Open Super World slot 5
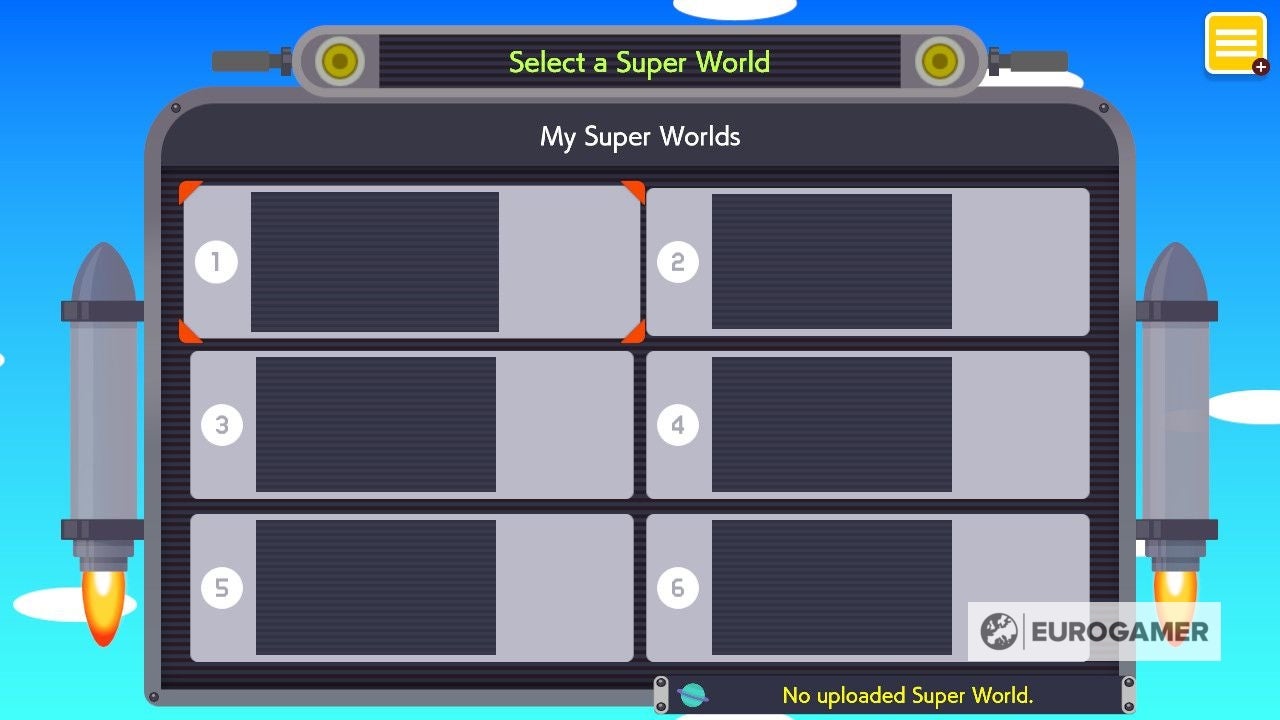Screen dimensions: 1280x720 click(413, 587)
